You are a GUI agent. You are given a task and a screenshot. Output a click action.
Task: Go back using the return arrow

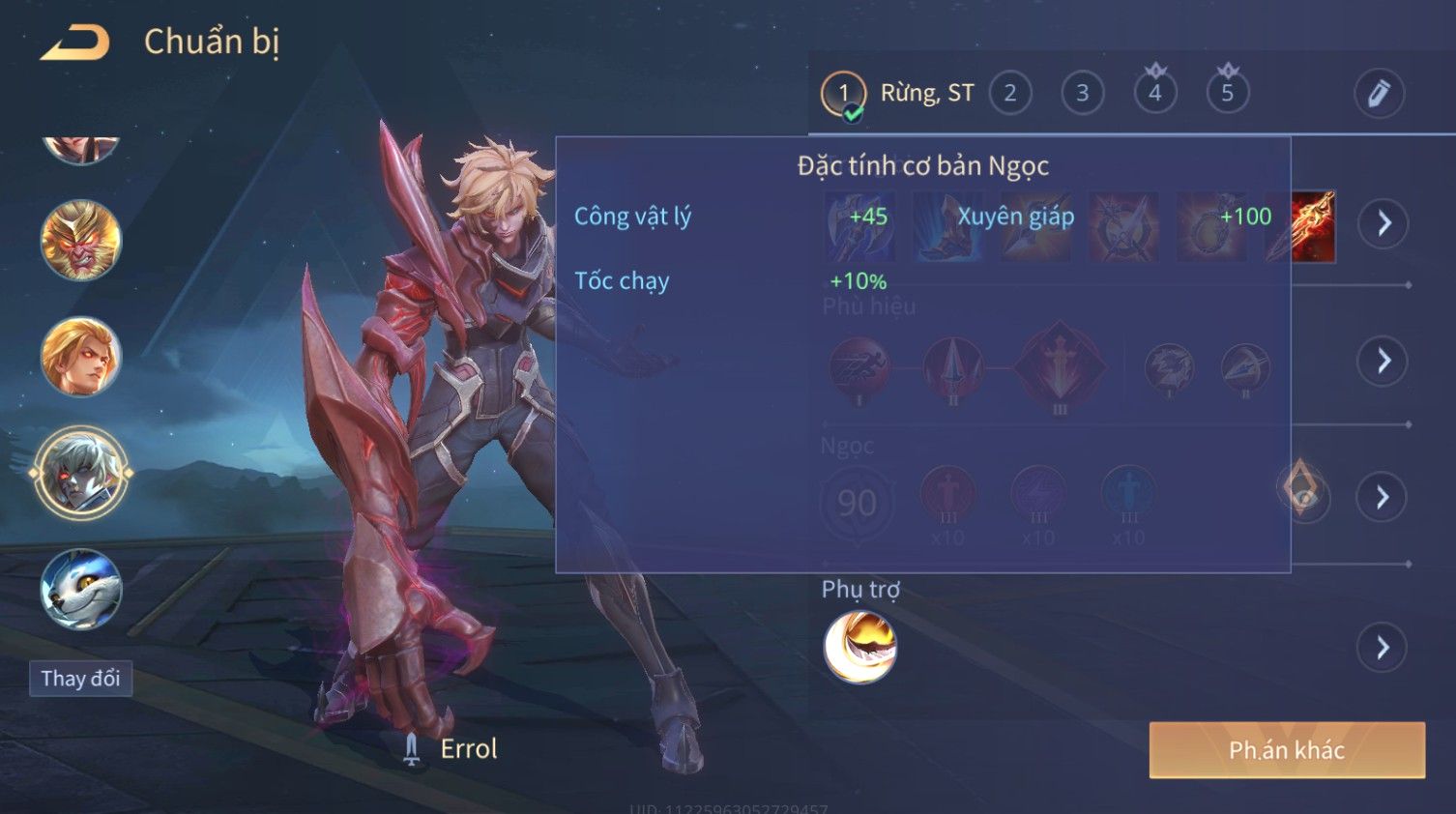[74, 43]
